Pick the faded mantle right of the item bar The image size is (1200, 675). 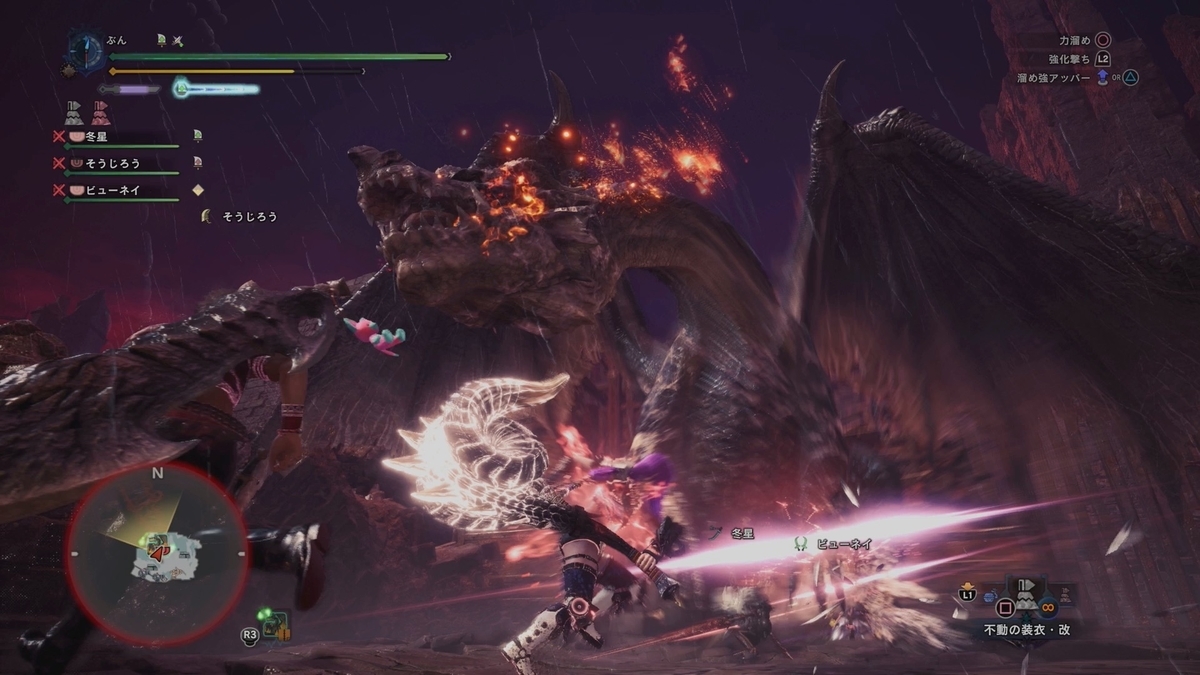pos(1064,595)
